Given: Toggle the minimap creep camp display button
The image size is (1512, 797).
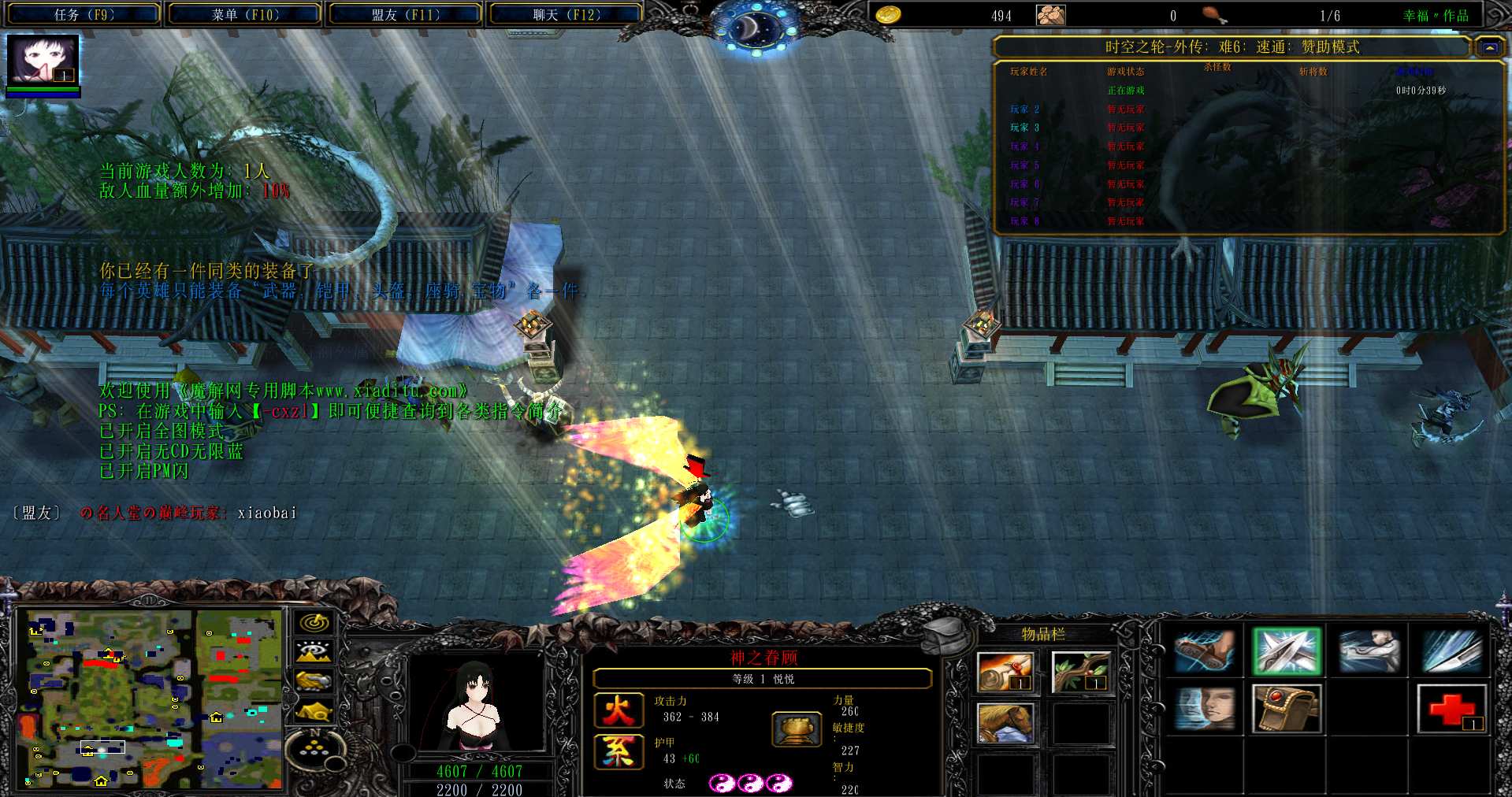Looking at the screenshot, I should click(x=314, y=711).
